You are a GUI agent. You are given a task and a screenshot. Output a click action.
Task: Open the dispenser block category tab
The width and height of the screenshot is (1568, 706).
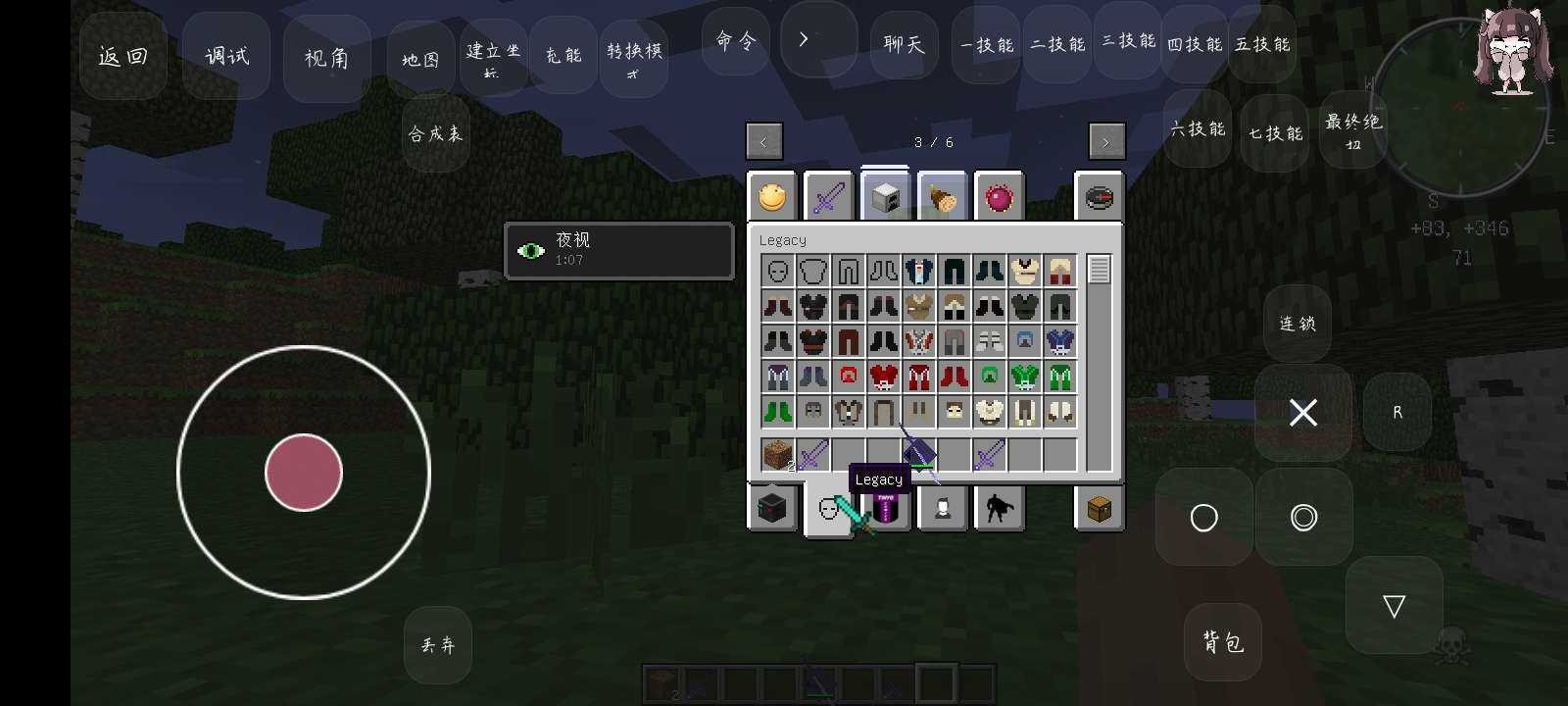(885, 196)
